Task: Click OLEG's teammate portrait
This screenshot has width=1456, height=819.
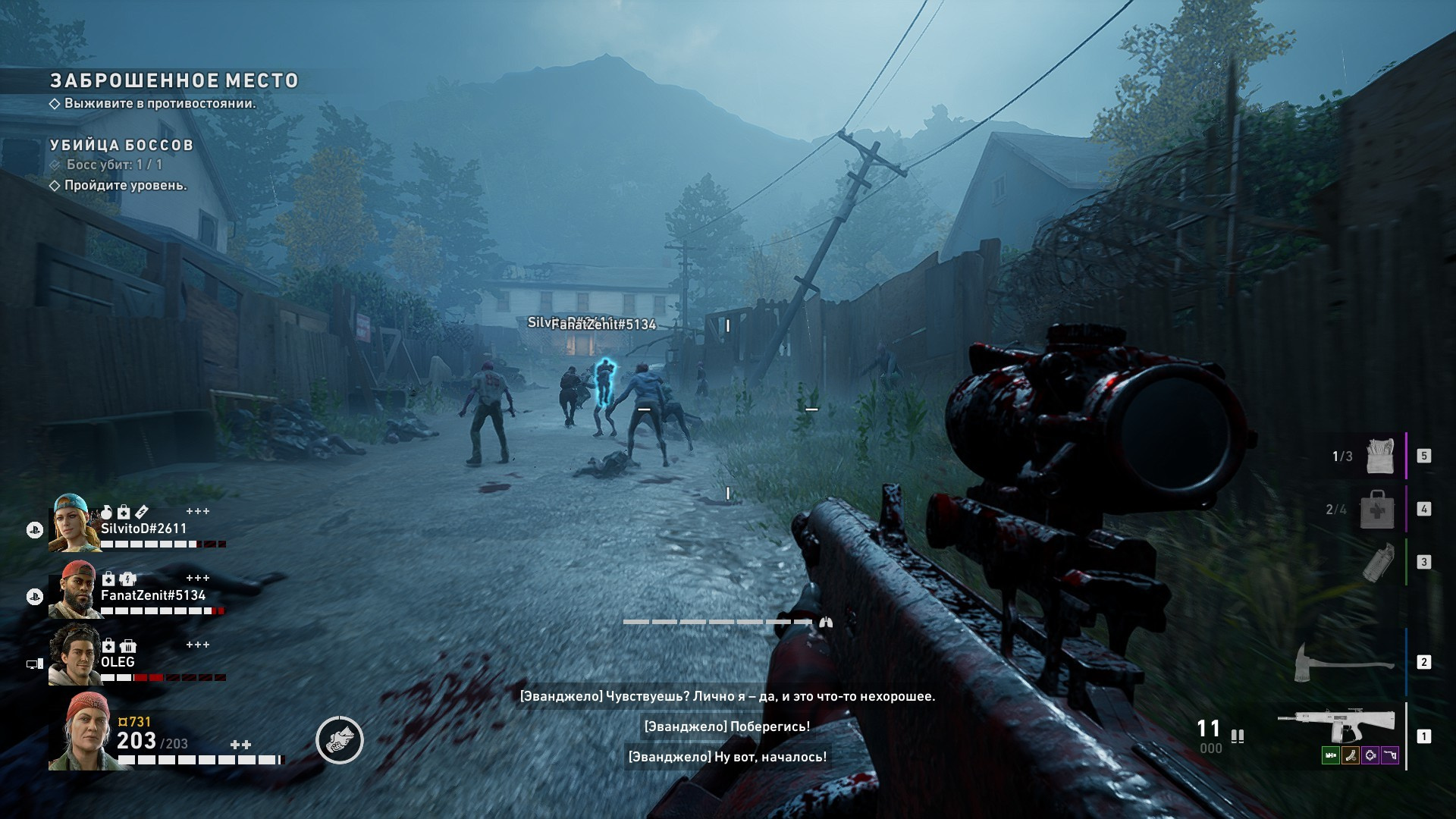Action: [74, 655]
